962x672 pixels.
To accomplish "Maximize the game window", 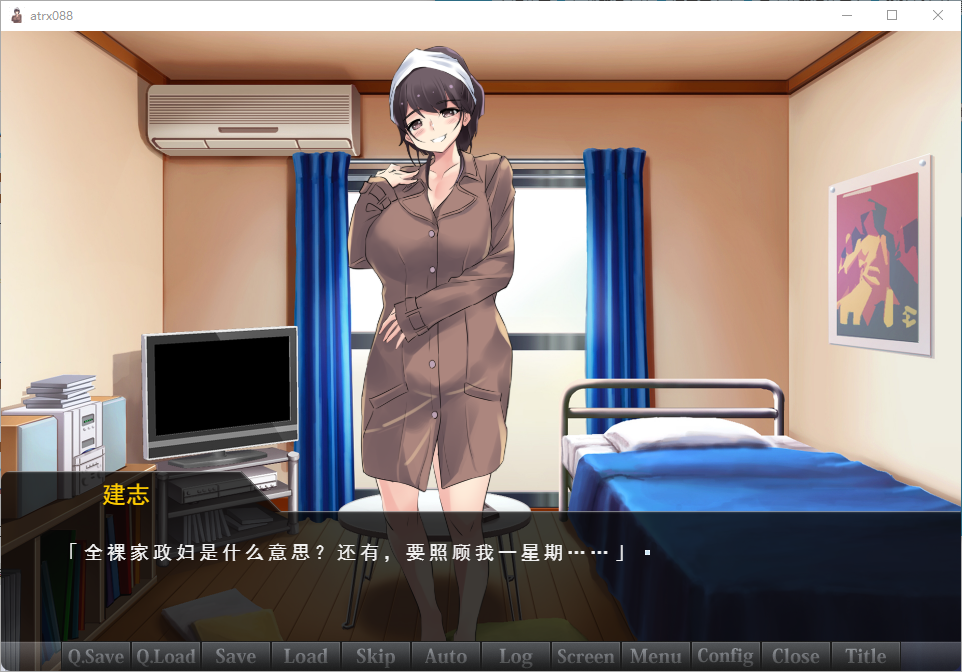I will click(x=892, y=15).
